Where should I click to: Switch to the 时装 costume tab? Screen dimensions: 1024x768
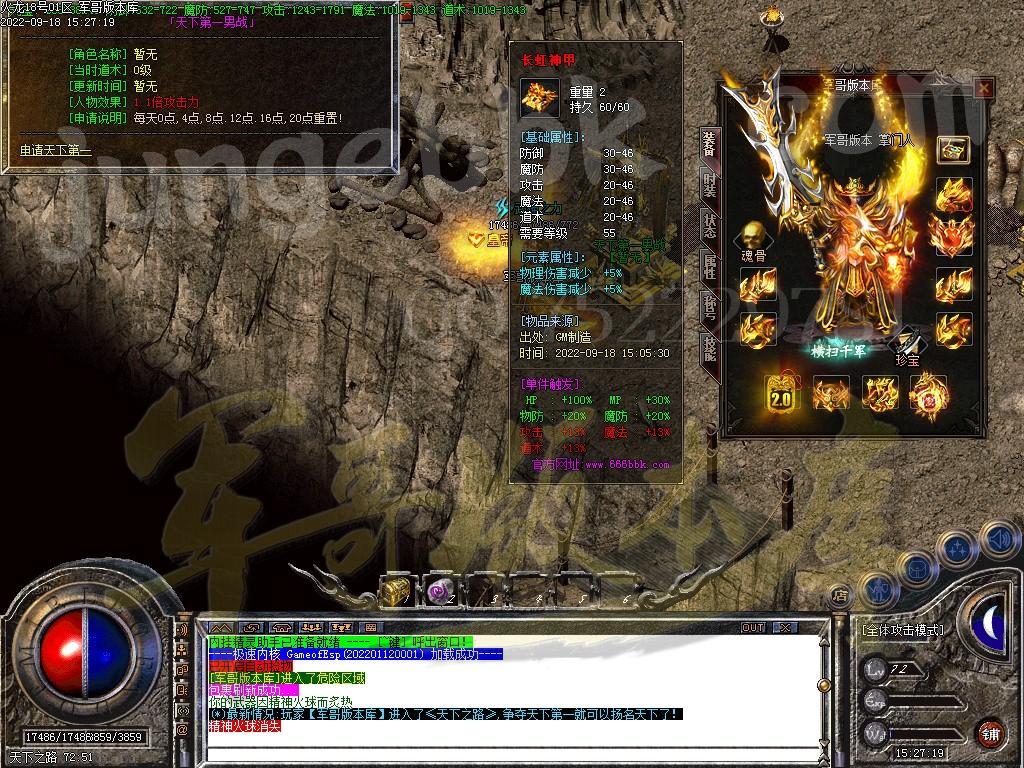tap(709, 184)
